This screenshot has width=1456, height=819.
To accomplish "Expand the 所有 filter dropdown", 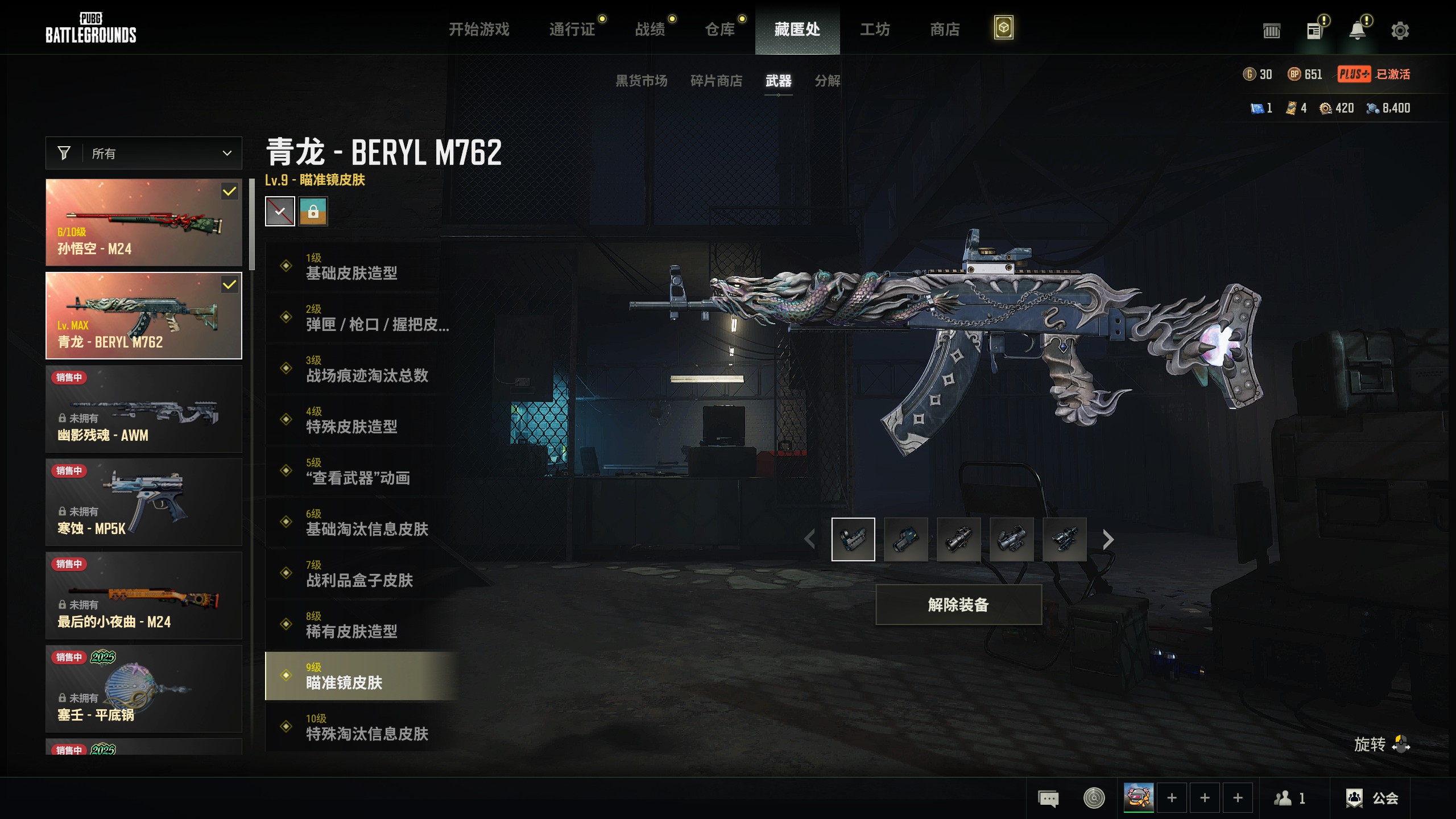I will point(144,153).
